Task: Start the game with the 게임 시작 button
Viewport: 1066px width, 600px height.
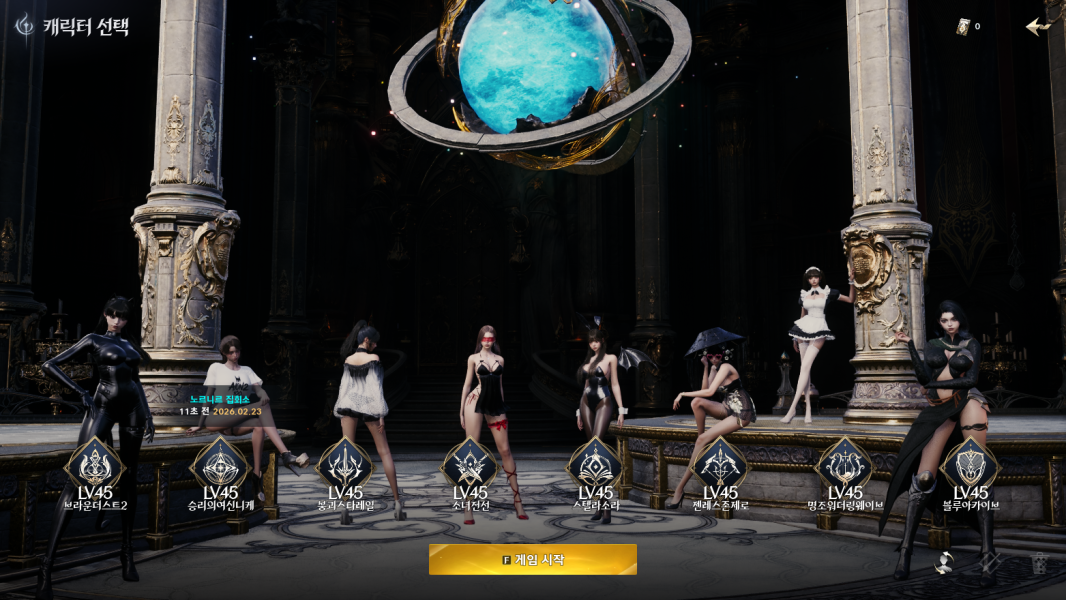Action: point(532,559)
